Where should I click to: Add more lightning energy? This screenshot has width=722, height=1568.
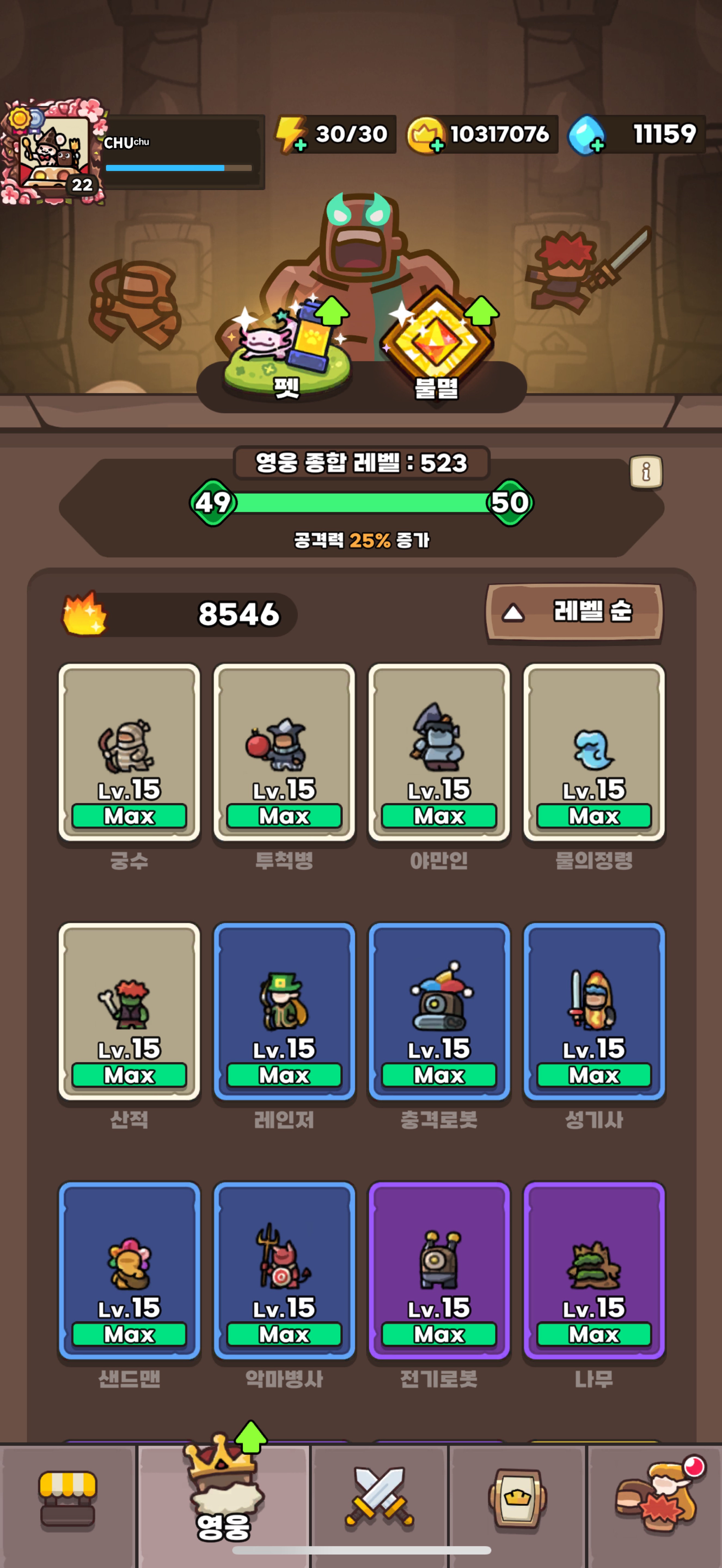[299, 145]
